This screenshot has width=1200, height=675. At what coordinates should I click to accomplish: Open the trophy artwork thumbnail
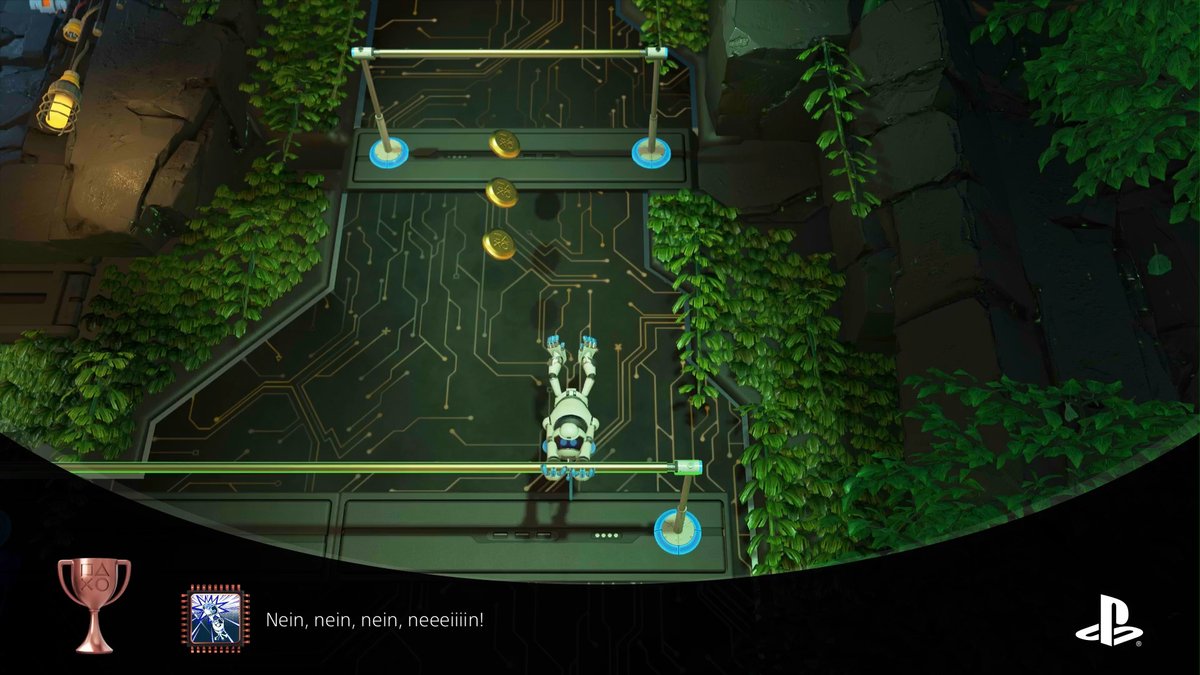215,620
